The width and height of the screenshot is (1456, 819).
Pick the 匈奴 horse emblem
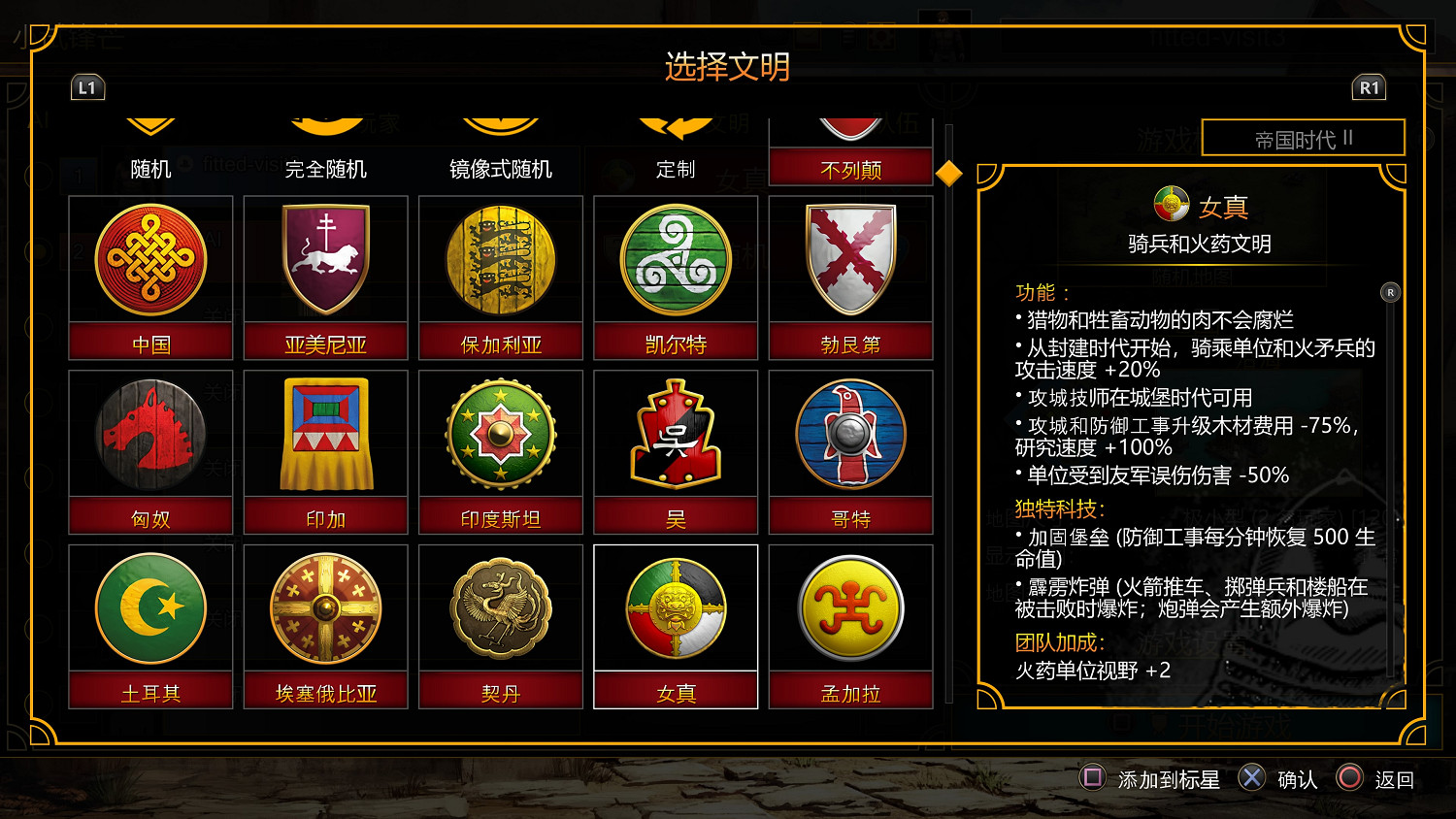(x=149, y=434)
